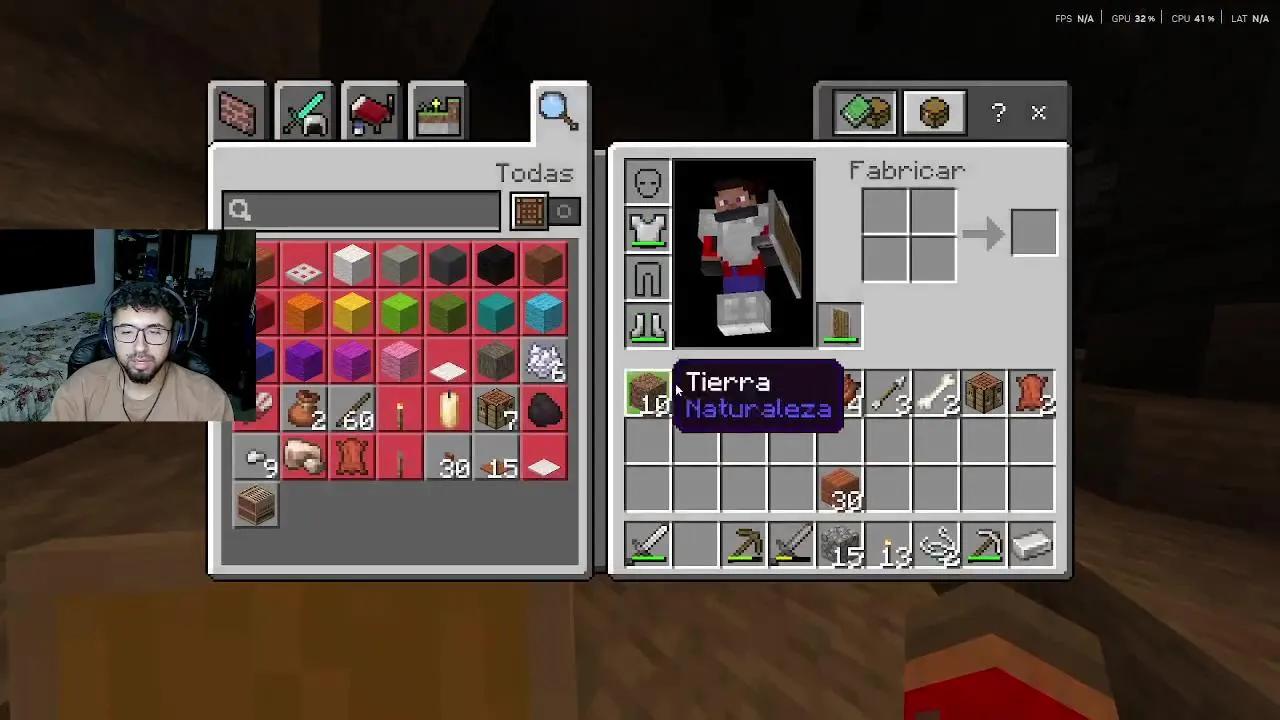
Task: Pick up the torch stack in the hotbar
Action: click(888, 545)
